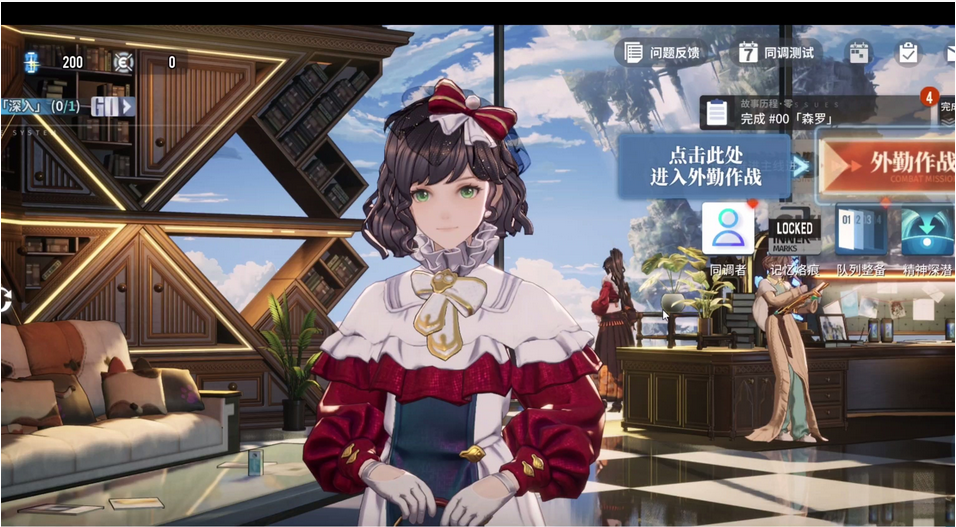956x527 pixels.
Task: Open the clipboard checkmark tasks icon
Action: pyautogui.click(x=908, y=52)
